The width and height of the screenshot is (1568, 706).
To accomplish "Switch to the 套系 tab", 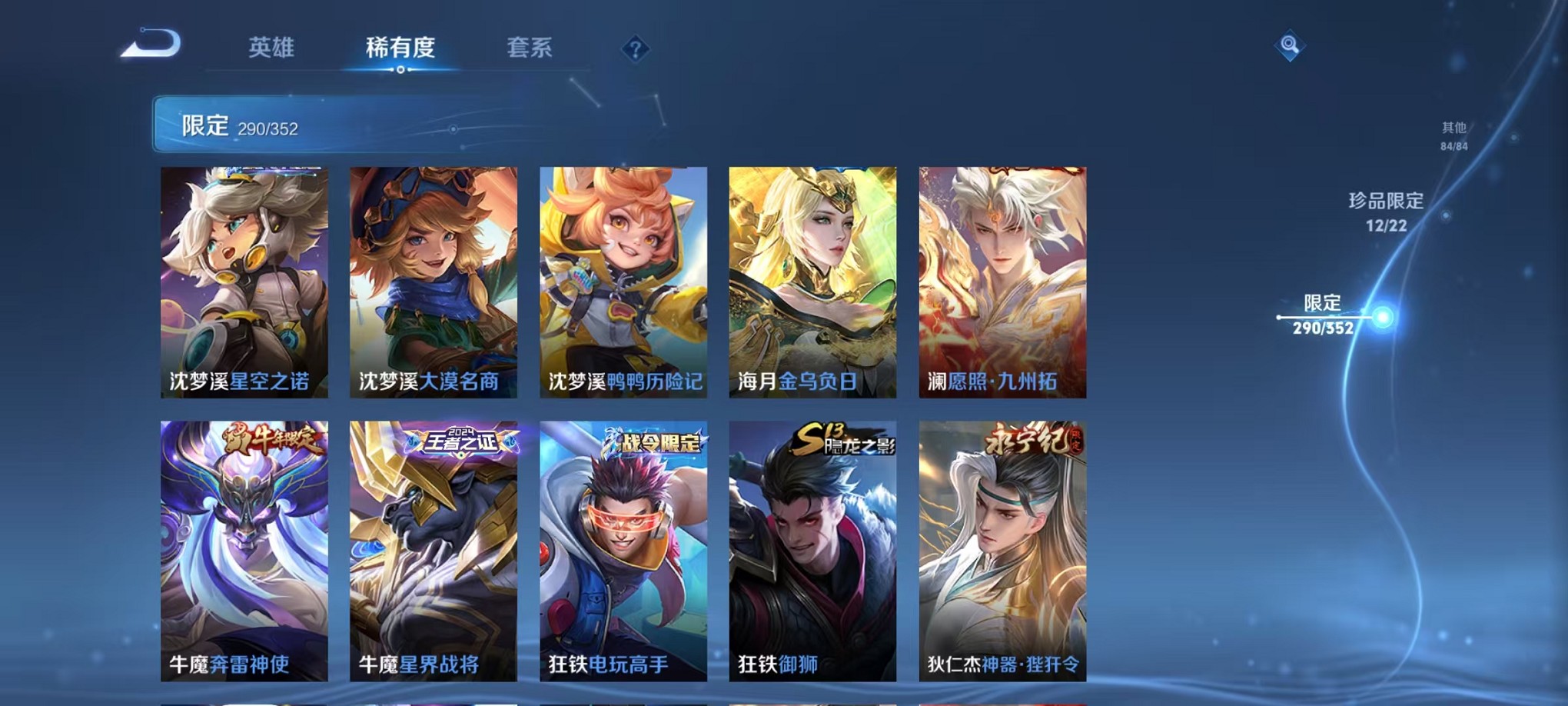I will [535, 48].
